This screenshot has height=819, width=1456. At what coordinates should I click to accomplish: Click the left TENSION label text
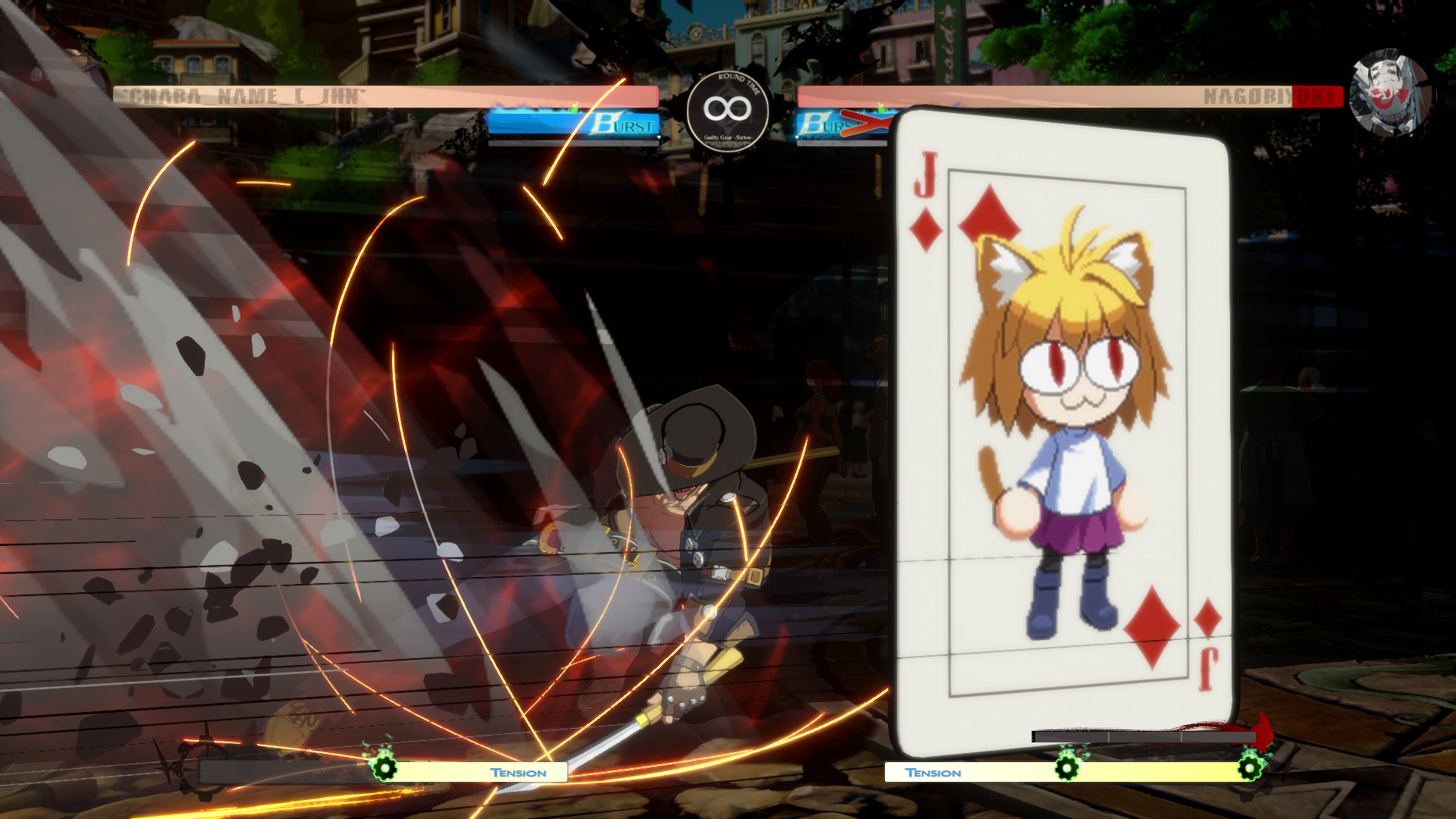[517, 773]
